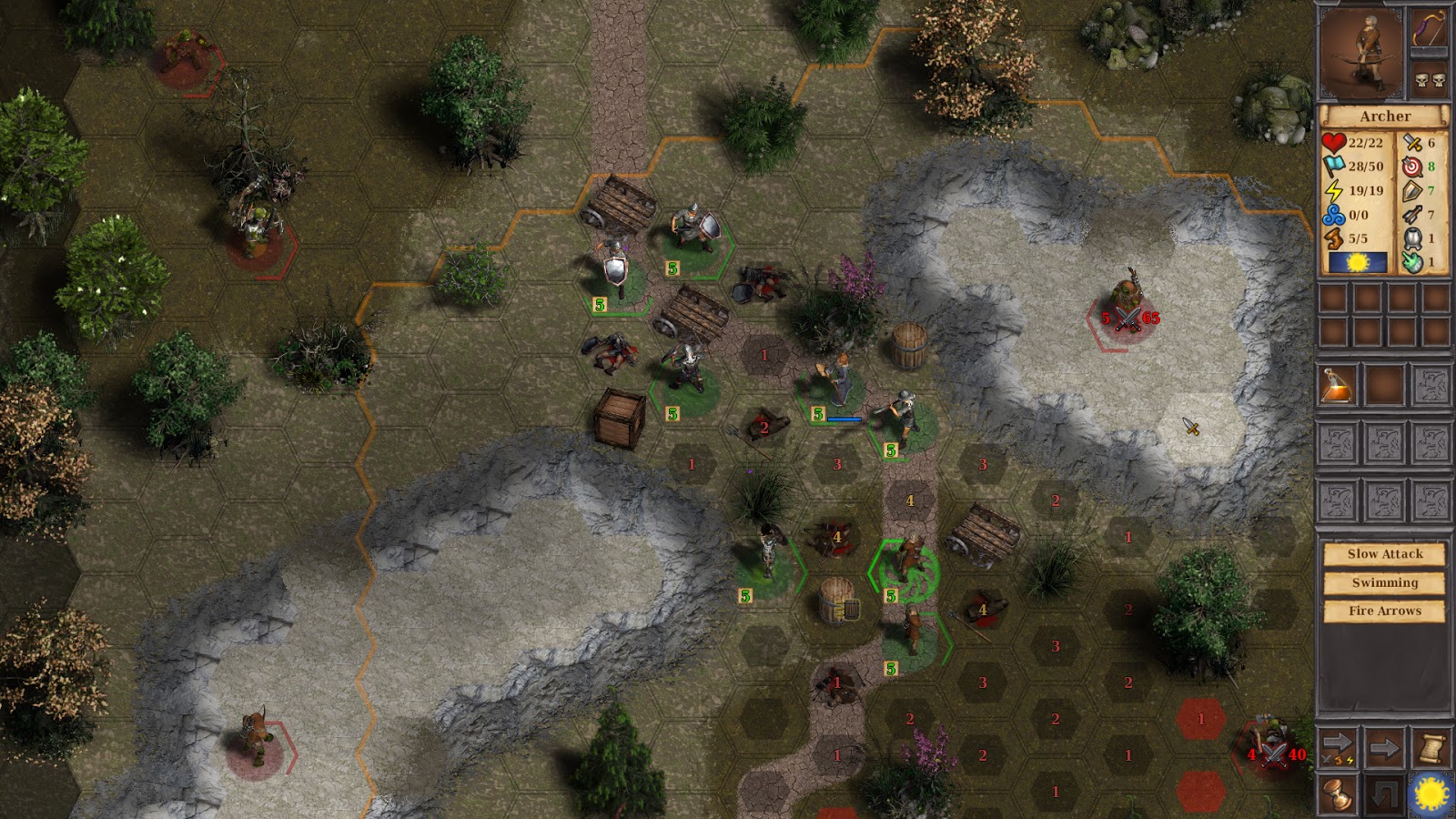The height and width of the screenshot is (819, 1456).
Task: Click the target accuracy stat icon
Action: click(1412, 167)
